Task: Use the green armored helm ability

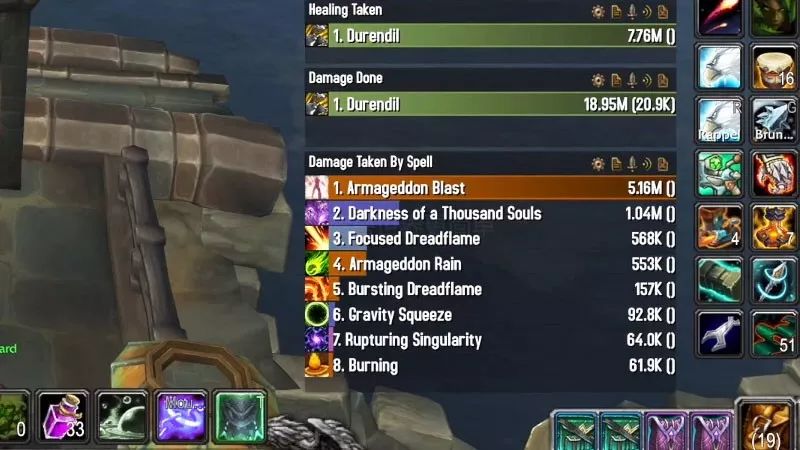Action: (x=239, y=417)
